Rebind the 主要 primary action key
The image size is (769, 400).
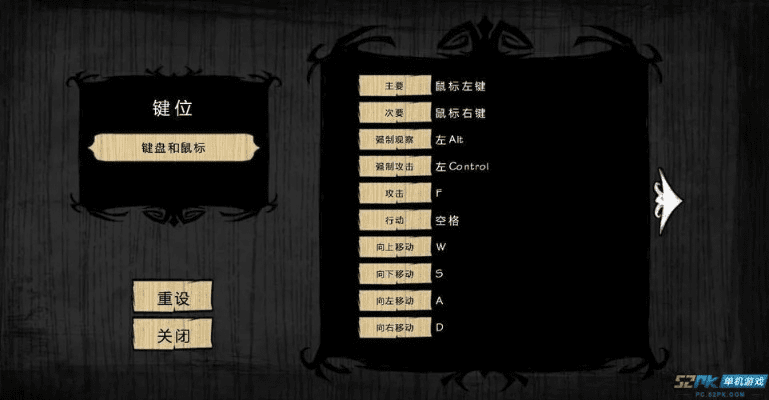pyautogui.click(x=394, y=86)
